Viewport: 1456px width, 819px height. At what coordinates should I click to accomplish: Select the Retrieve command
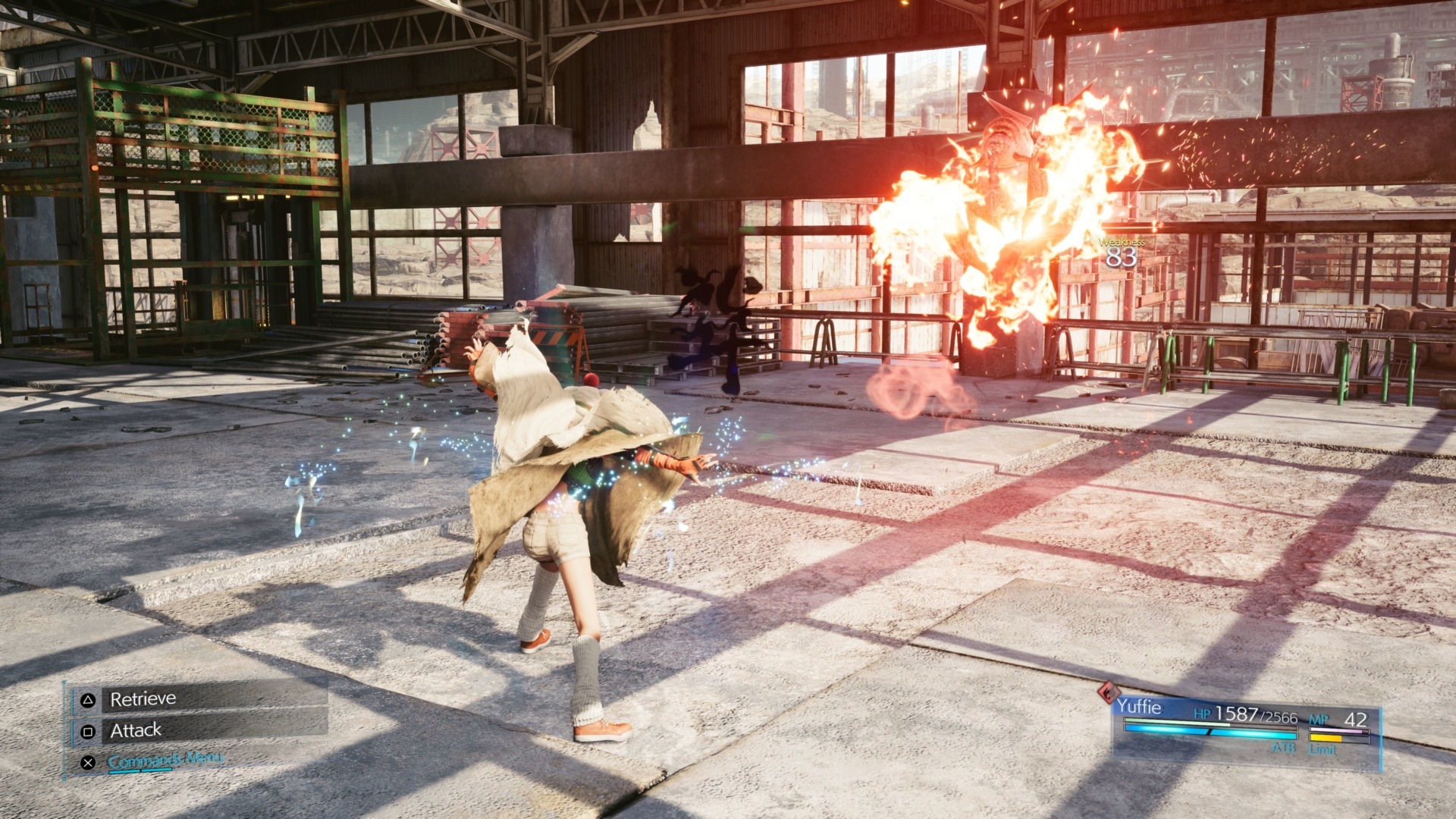pos(143,698)
